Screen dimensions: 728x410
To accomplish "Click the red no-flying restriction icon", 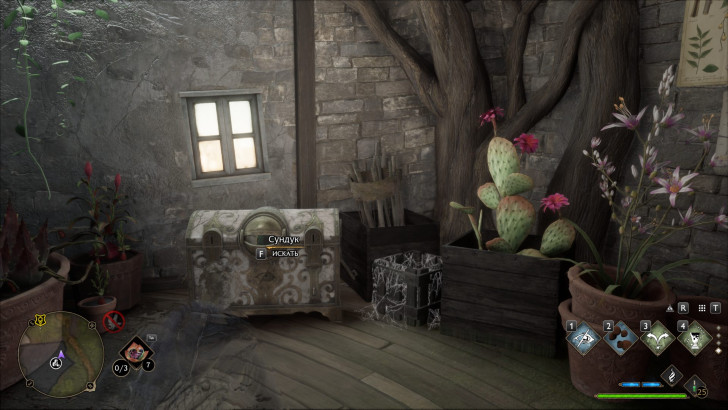I will pos(113,322).
